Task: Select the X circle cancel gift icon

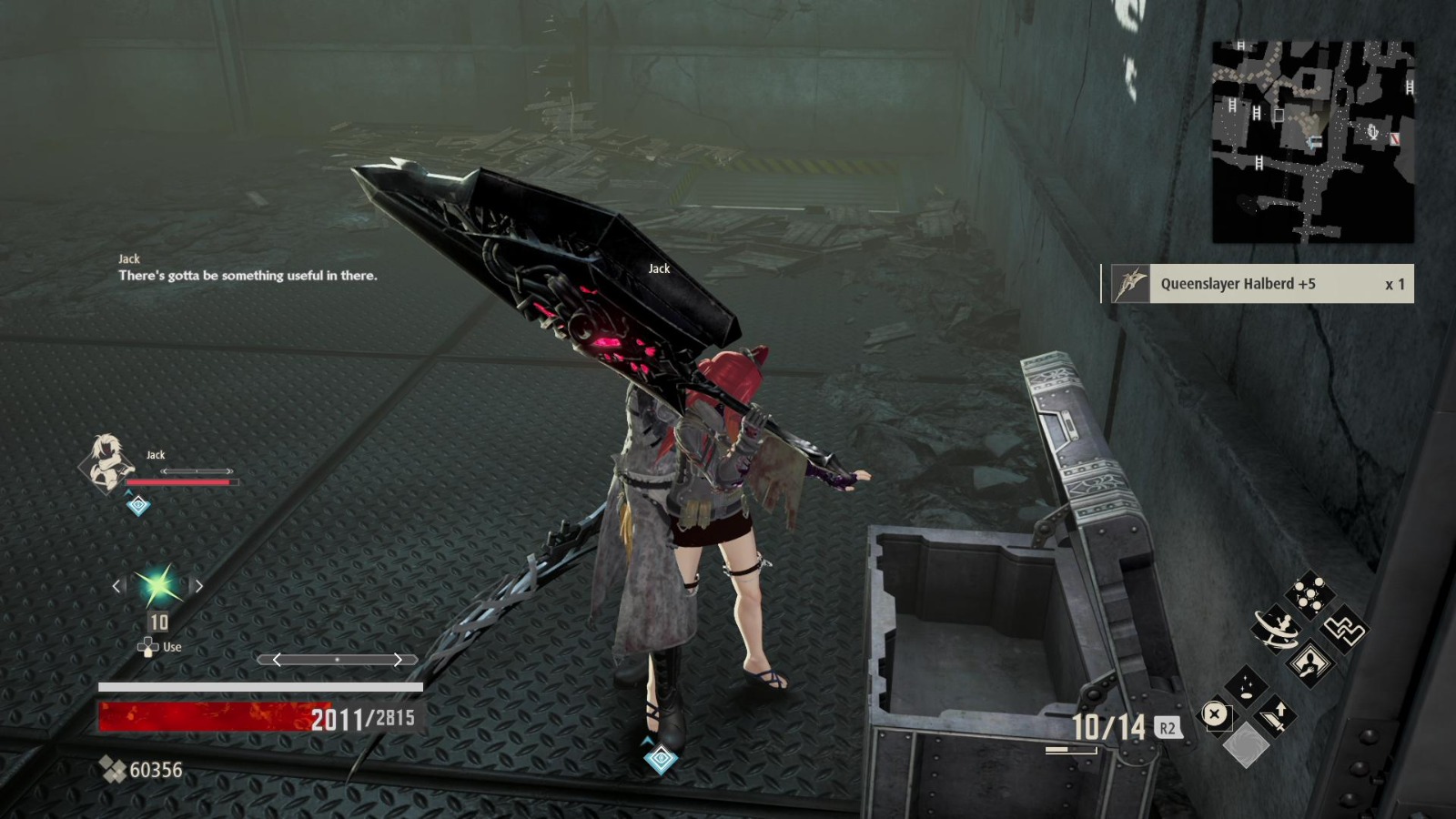Action: (1215, 713)
